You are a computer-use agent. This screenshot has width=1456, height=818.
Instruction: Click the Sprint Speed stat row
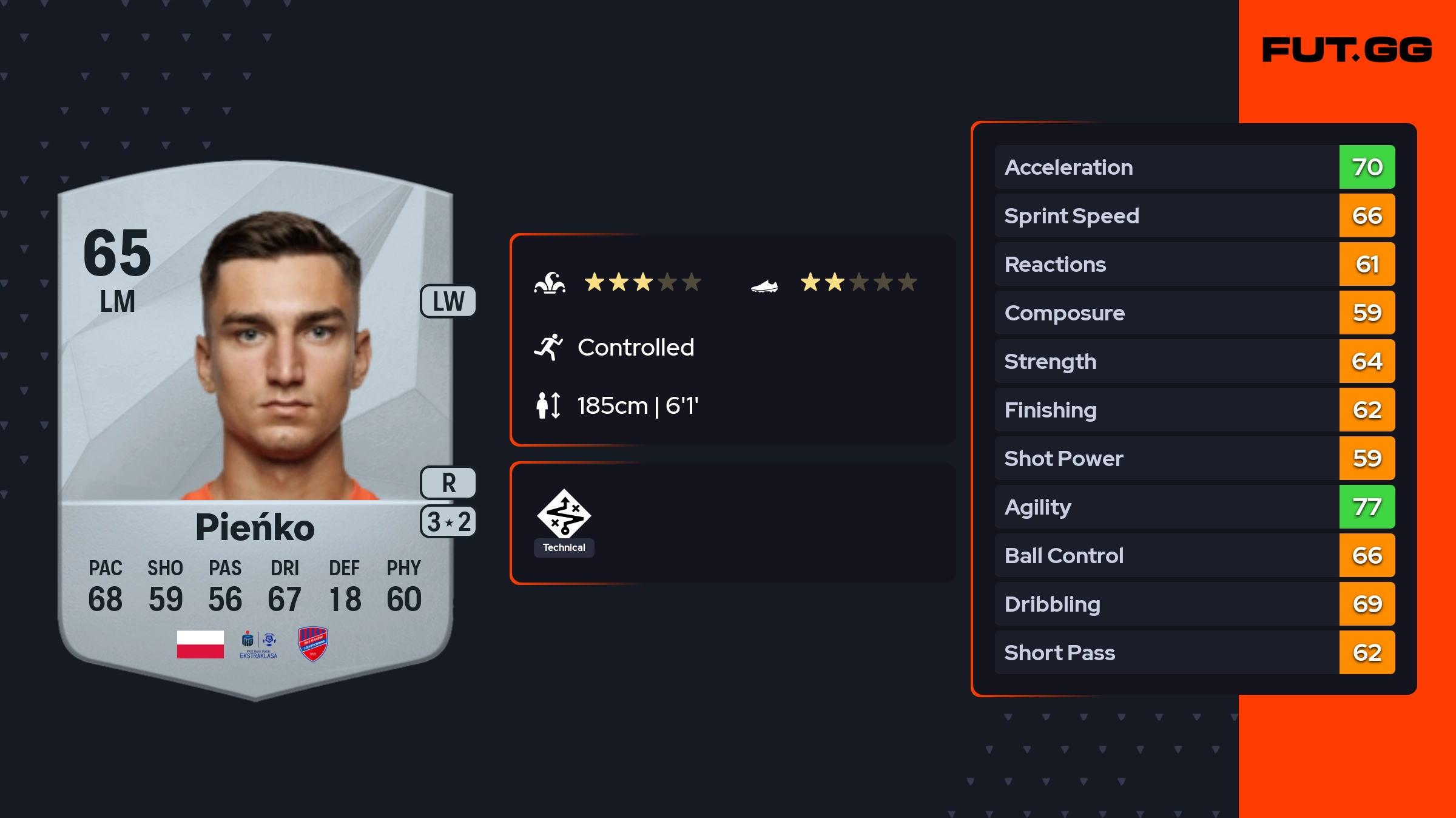(1194, 215)
